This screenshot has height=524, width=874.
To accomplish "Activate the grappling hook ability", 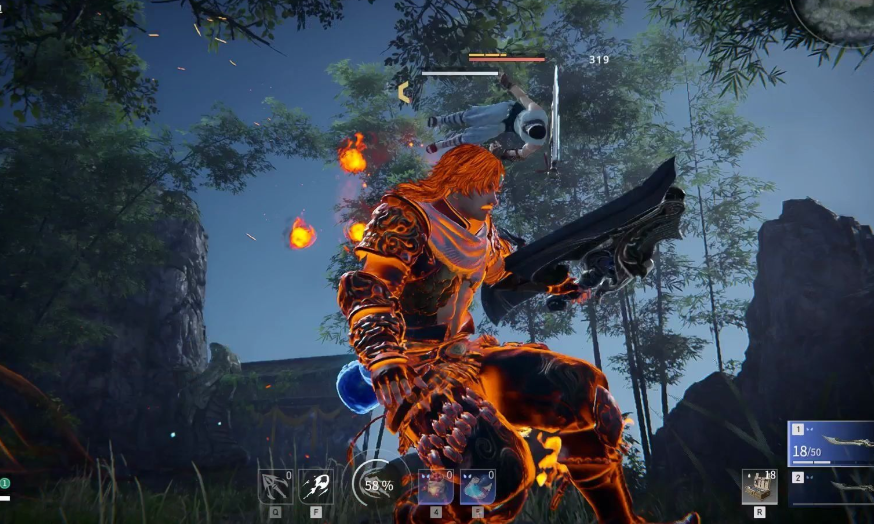I will coord(275,486).
